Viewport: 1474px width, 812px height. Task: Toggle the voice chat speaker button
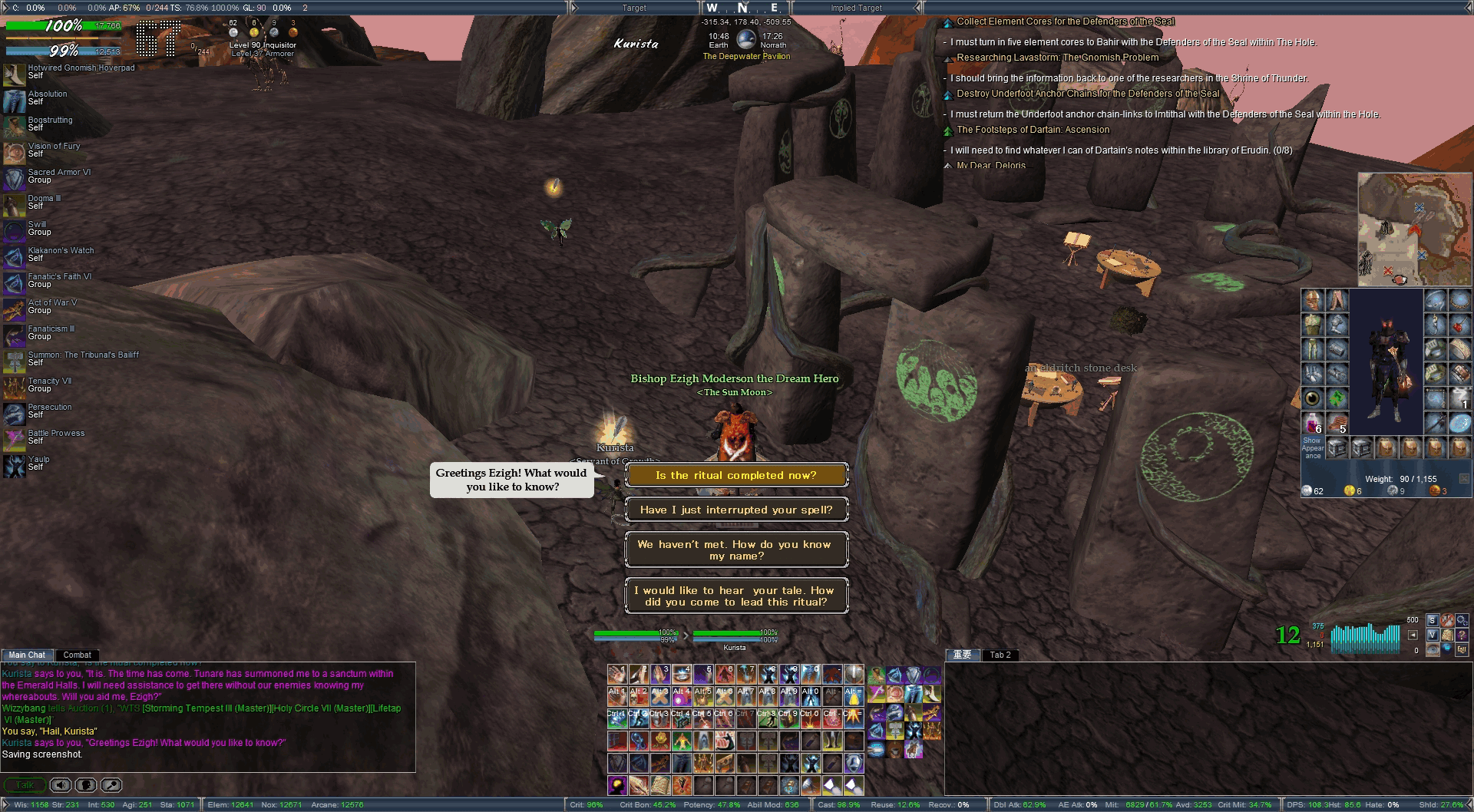click(x=61, y=785)
